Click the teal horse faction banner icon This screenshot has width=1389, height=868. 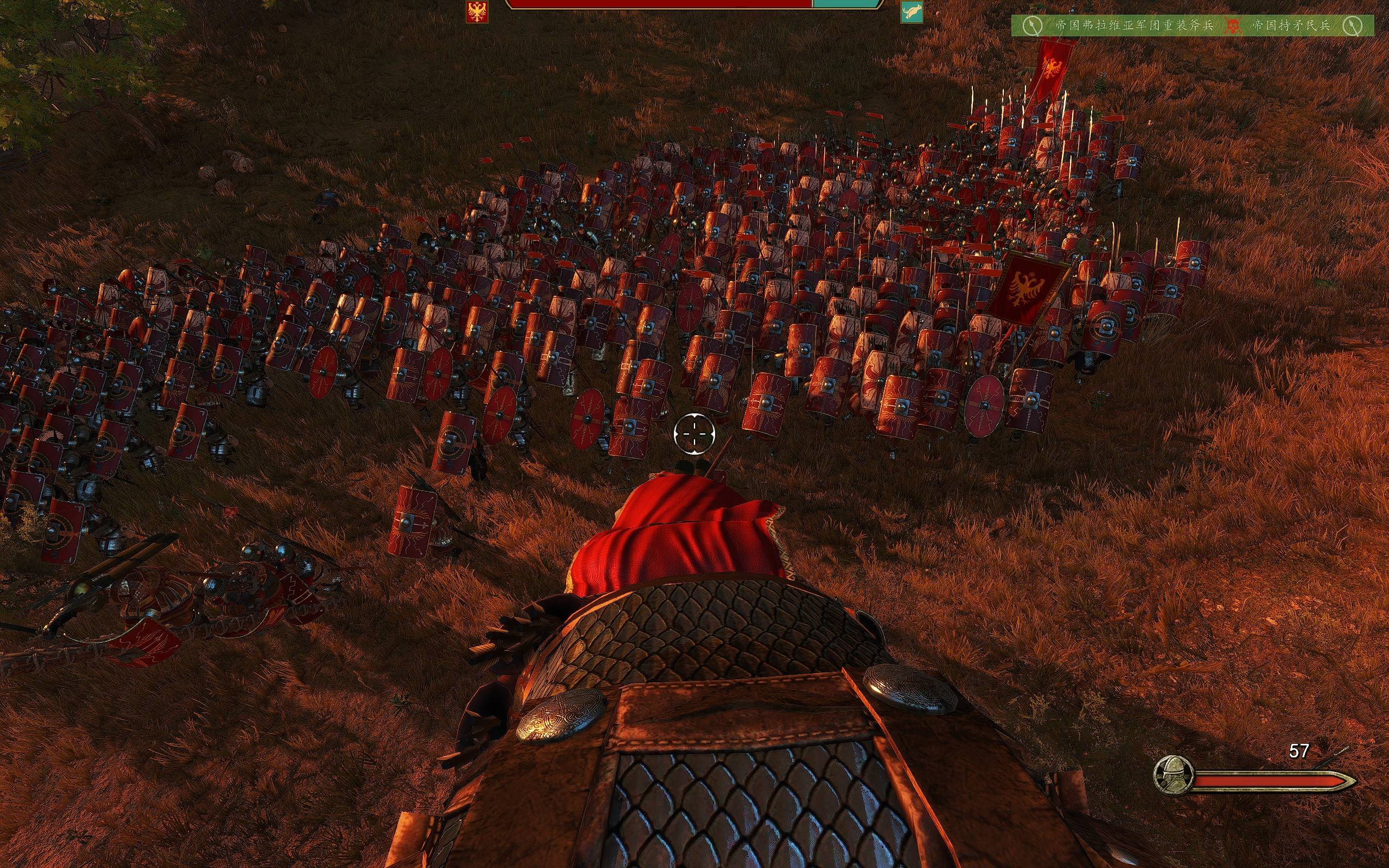[x=912, y=11]
